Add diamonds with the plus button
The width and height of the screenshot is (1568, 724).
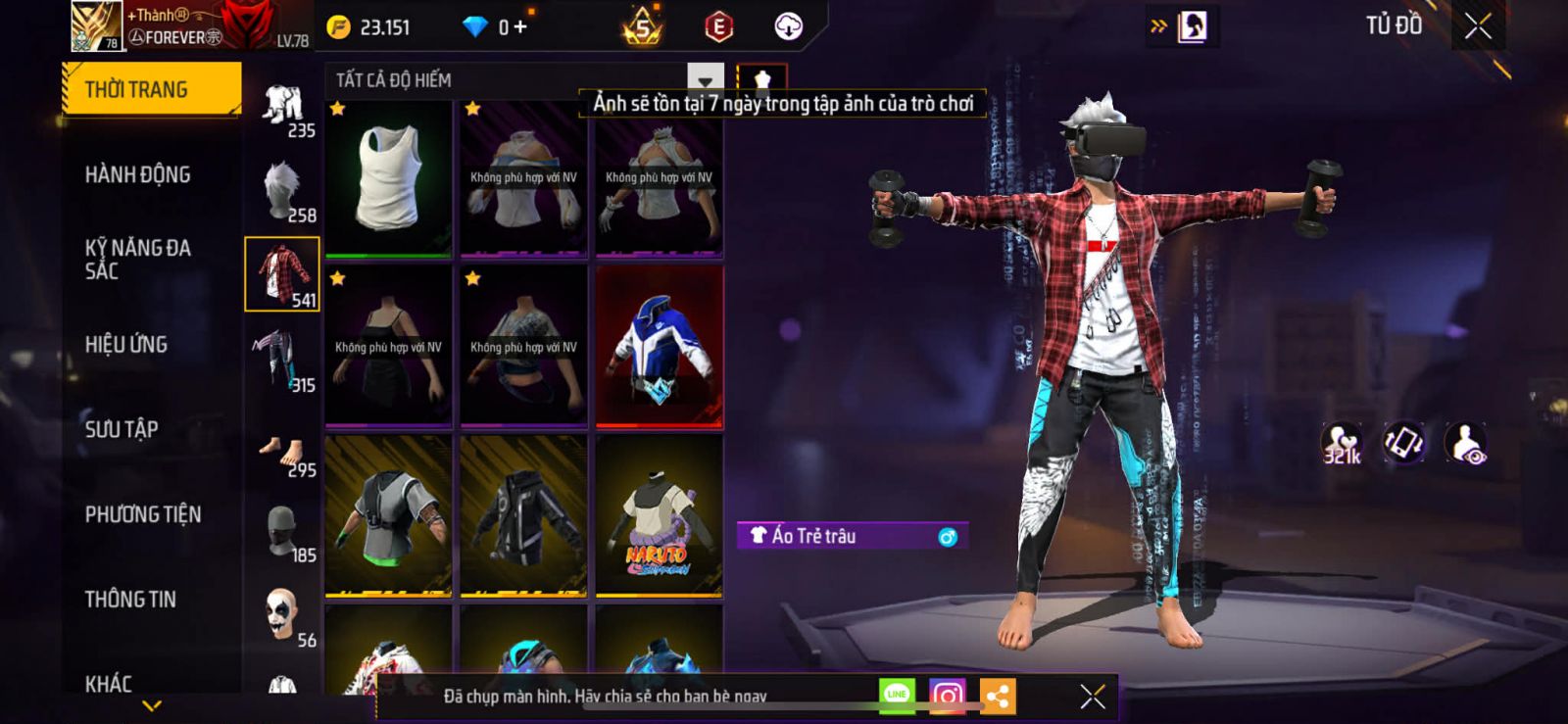pyautogui.click(x=520, y=27)
